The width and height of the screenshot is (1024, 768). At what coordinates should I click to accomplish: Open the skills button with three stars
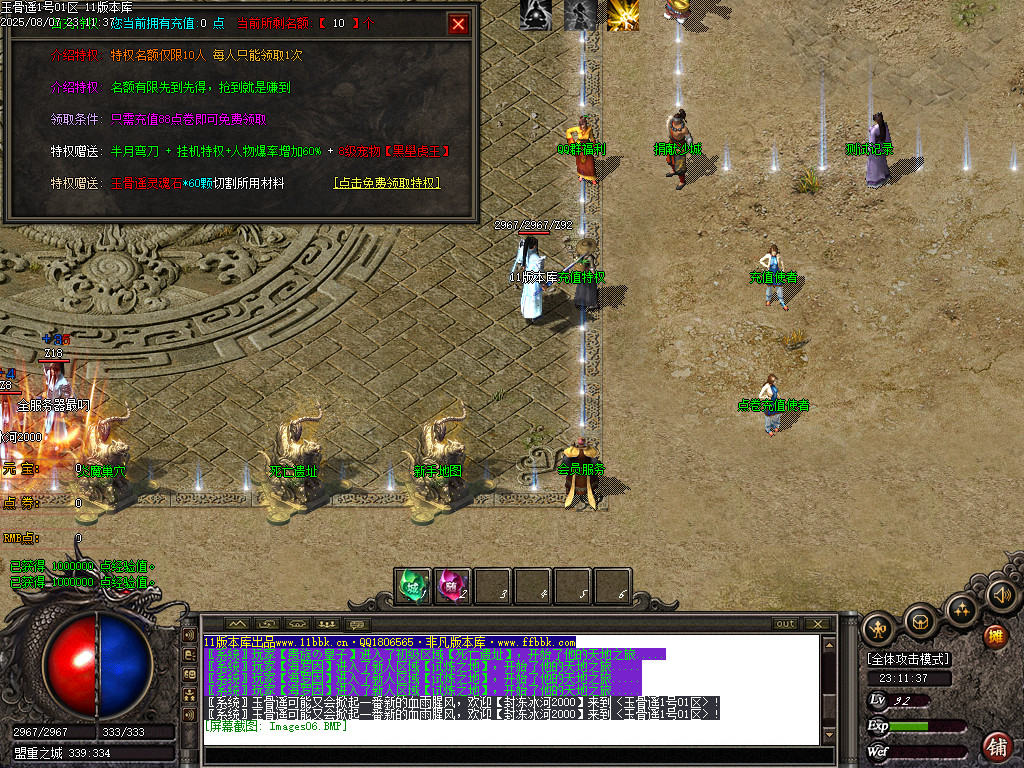(x=961, y=607)
